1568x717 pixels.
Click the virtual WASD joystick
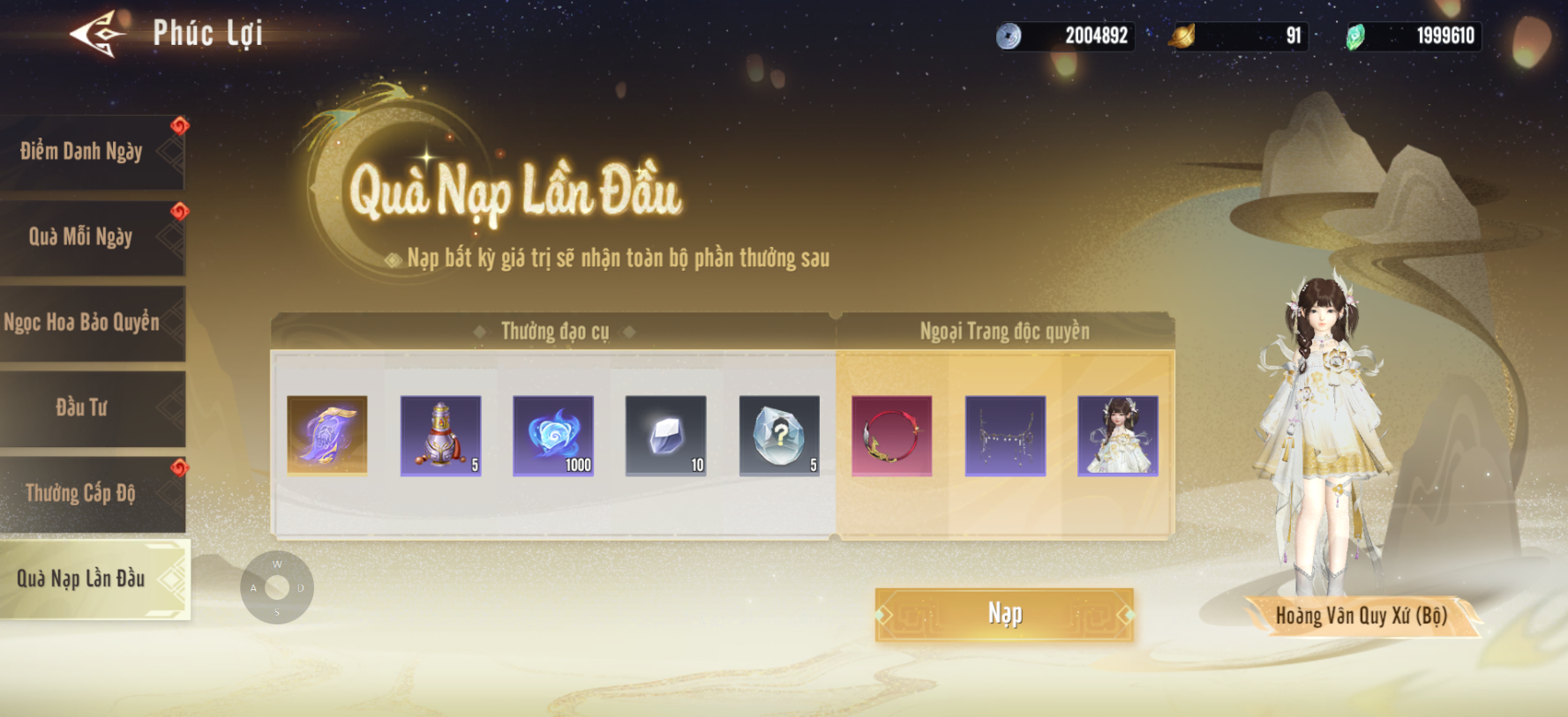coord(277,587)
